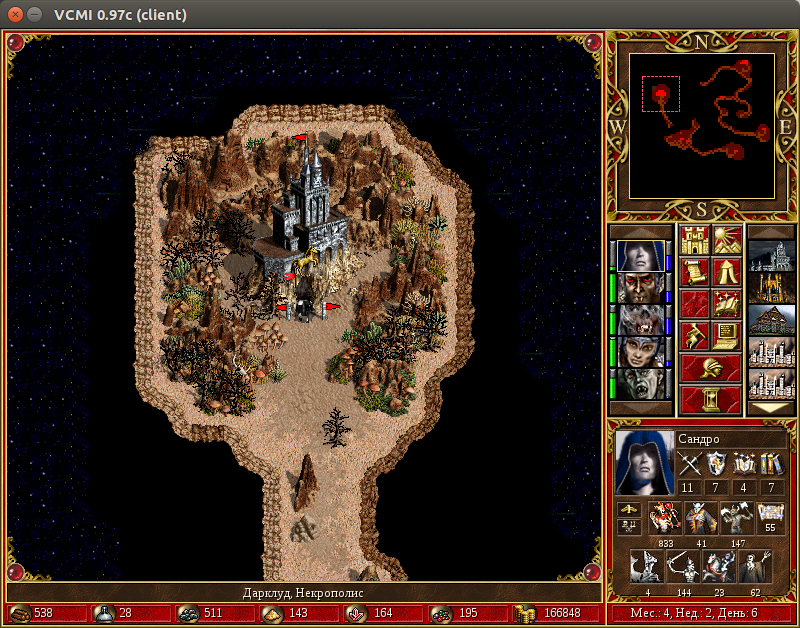Close the VCMI window from the title bar
The height and width of the screenshot is (628, 800).
14,15
